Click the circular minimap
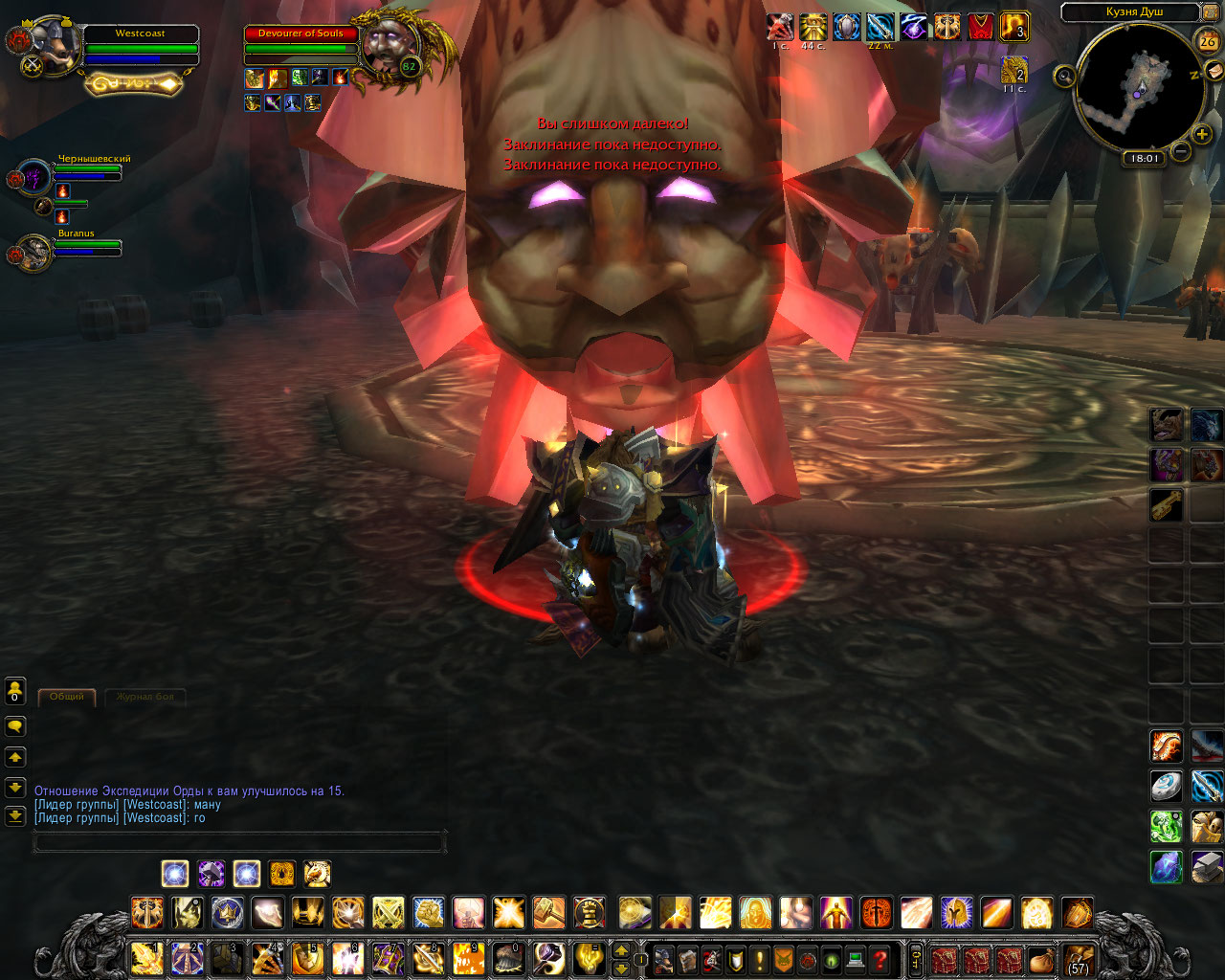The image size is (1225, 980). pos(1139,84)
